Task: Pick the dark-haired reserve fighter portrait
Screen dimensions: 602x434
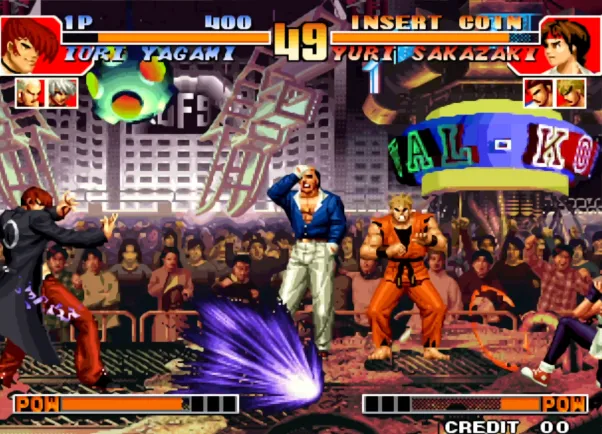Action: point(539,93)
